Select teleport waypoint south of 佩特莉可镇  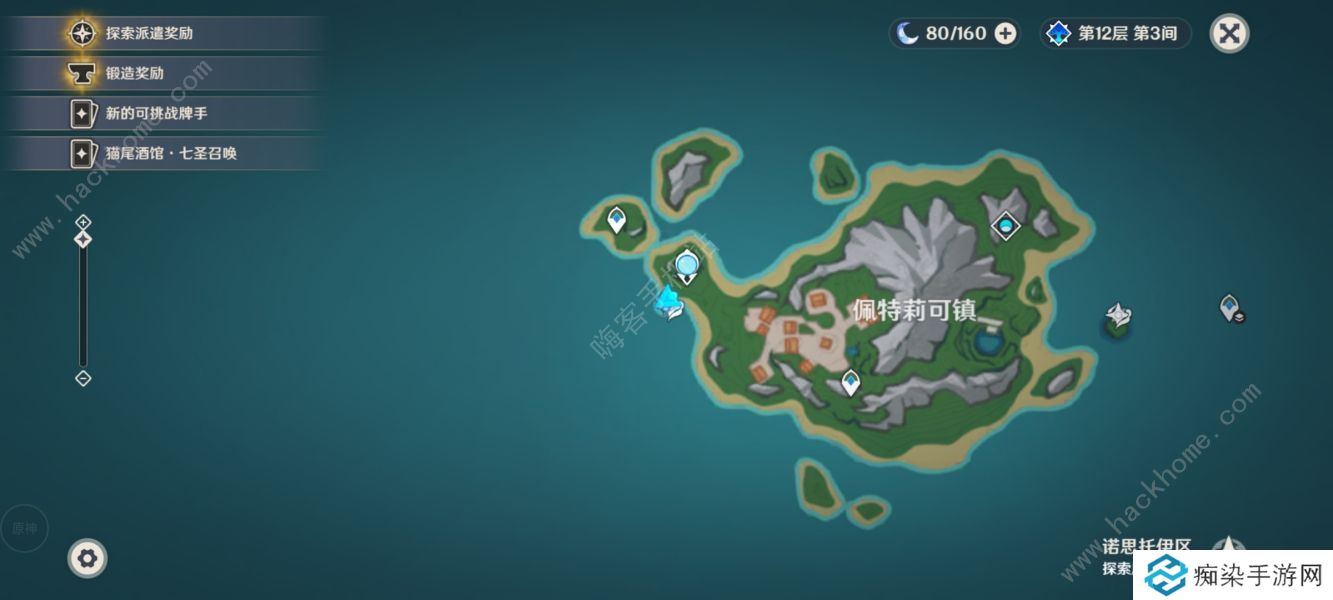click(850, 381)
